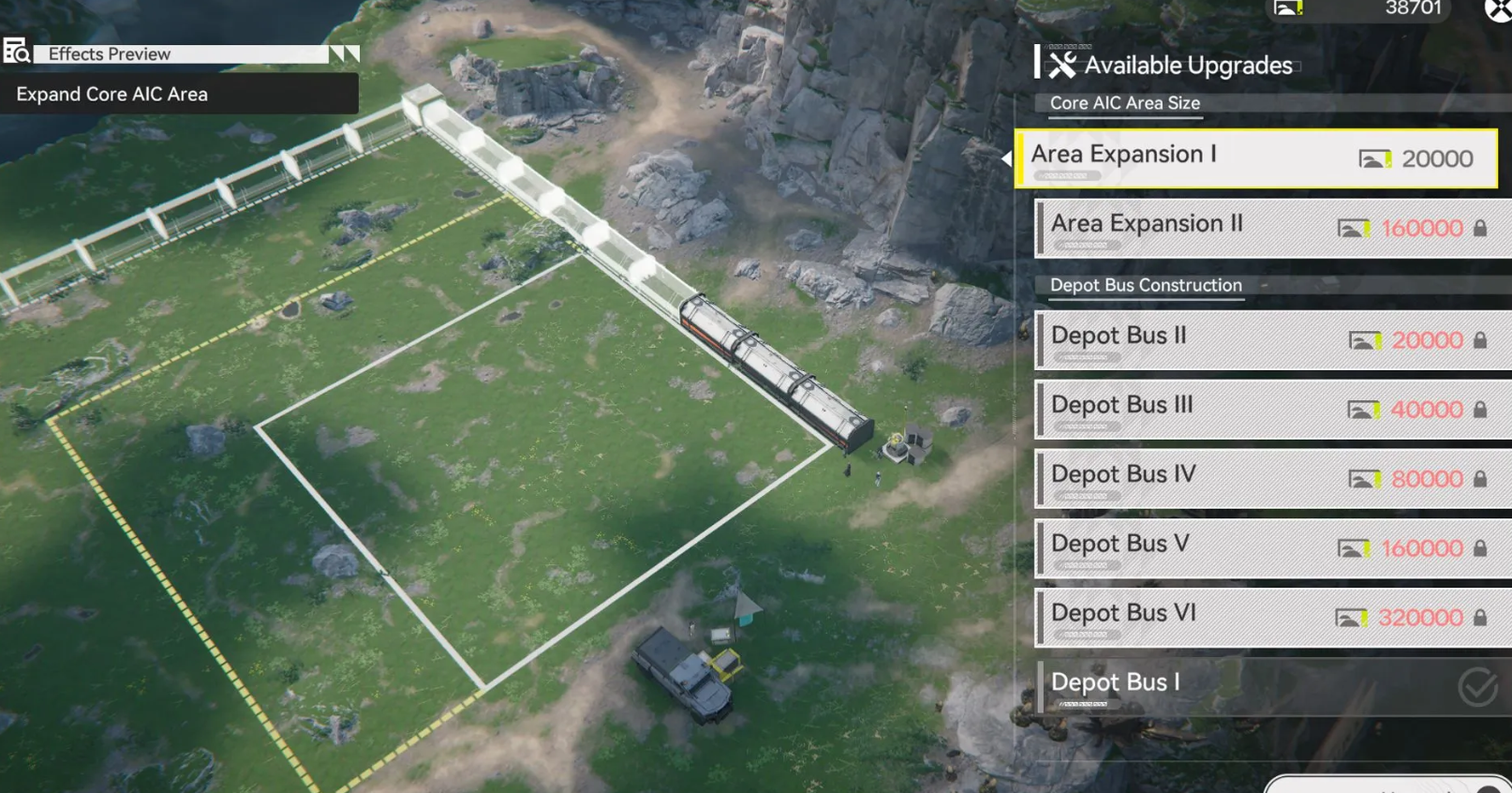The image size is (1512, 793).
Task: Select the Depot Bus II upgrade
Action: point(1272,339)
